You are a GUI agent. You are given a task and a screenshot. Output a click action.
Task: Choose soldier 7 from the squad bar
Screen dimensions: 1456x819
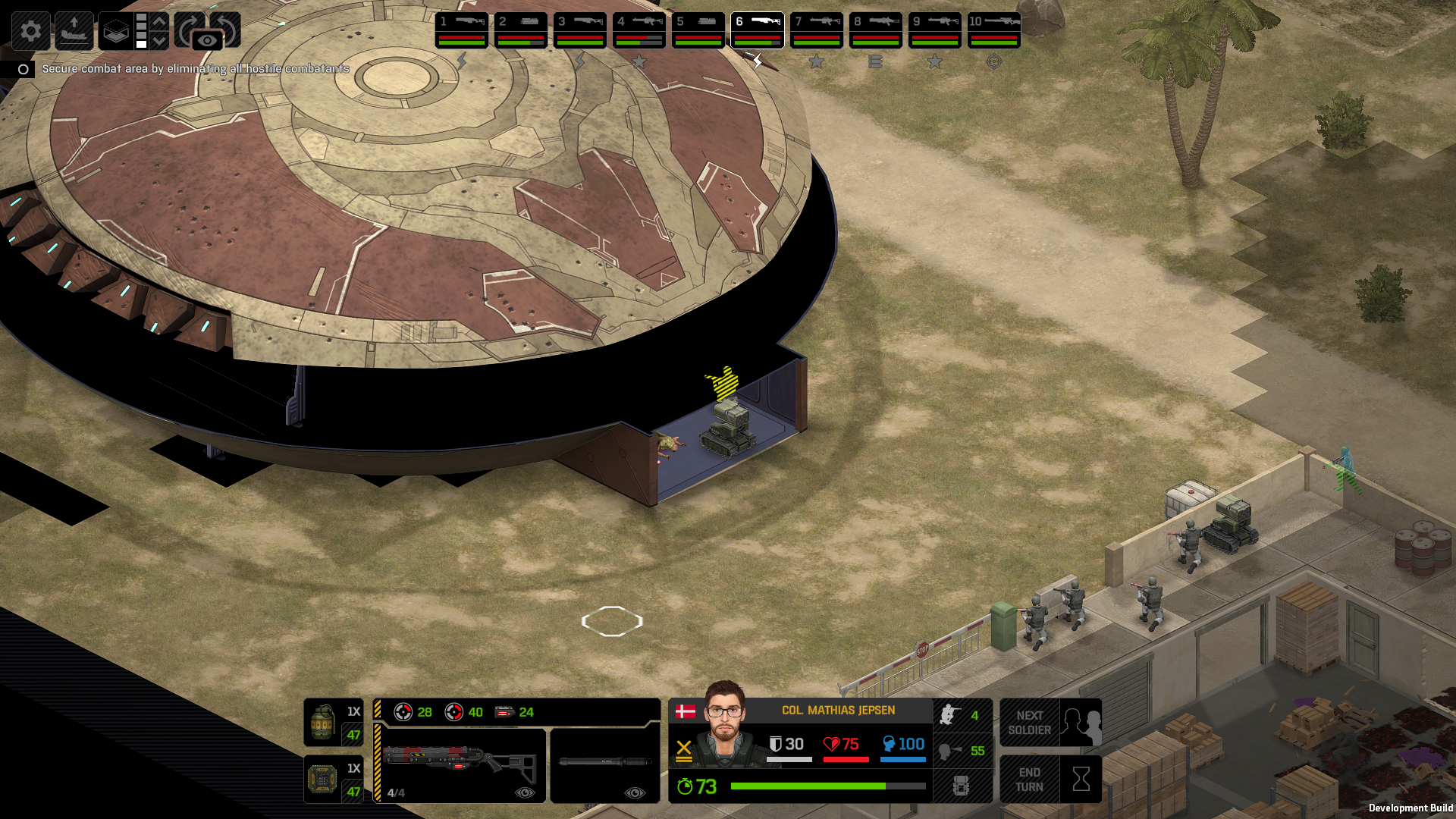[x=817, y=30]
